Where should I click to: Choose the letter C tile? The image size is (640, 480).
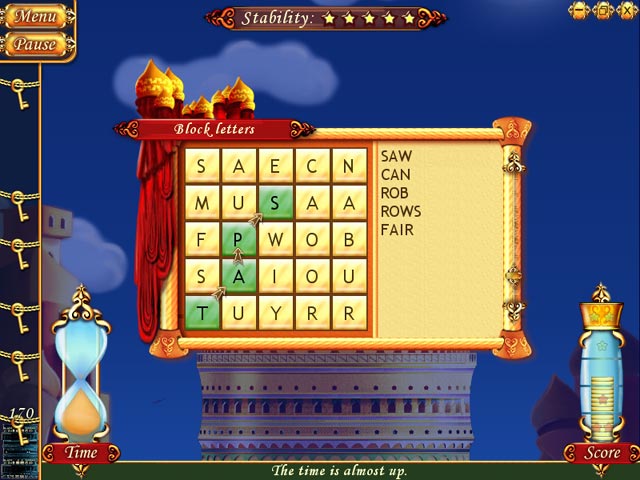point(312,166)
